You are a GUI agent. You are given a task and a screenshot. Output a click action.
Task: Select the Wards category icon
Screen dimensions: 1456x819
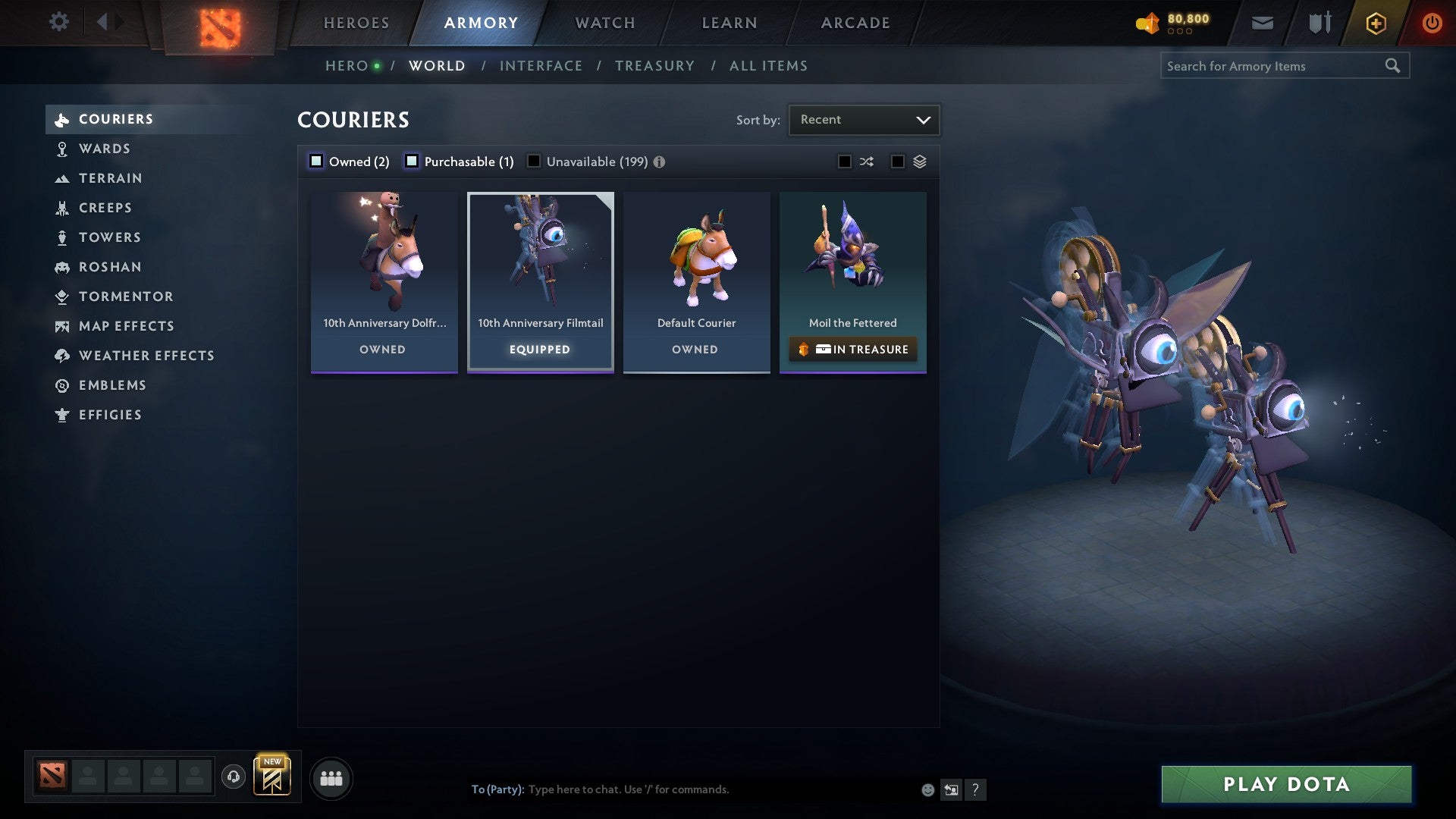point(61,149)
